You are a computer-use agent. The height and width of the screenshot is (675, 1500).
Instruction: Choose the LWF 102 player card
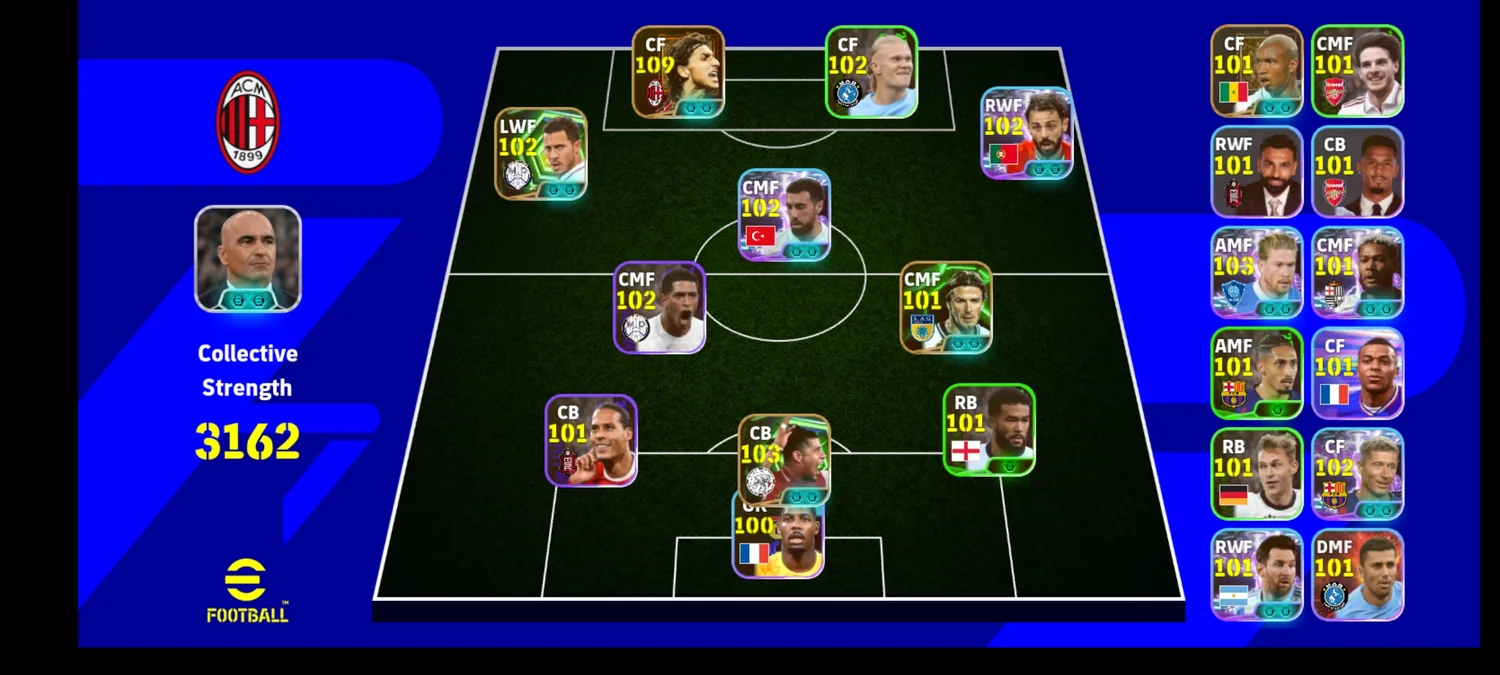pos(541,154)
